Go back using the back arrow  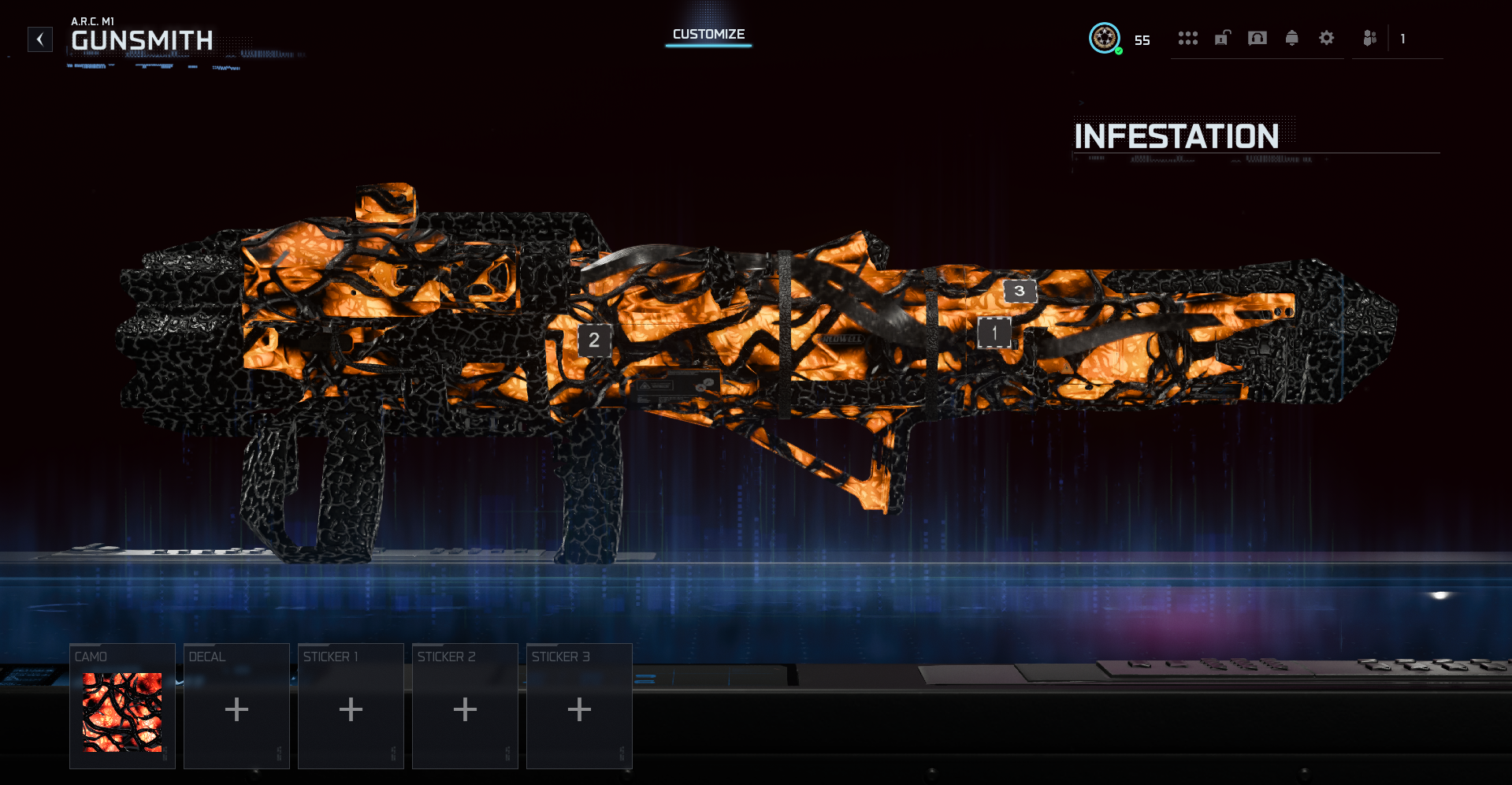[40, 39]
